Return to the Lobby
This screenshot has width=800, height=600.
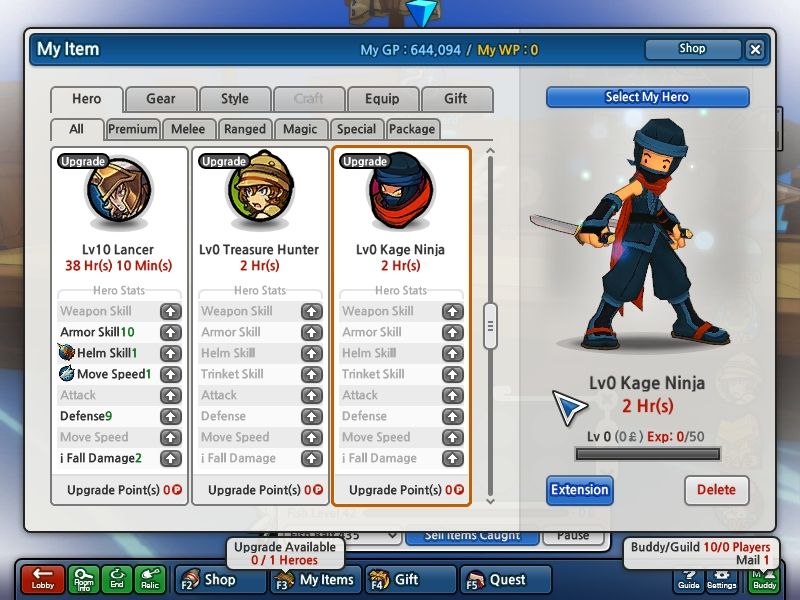tap(42, 580)
